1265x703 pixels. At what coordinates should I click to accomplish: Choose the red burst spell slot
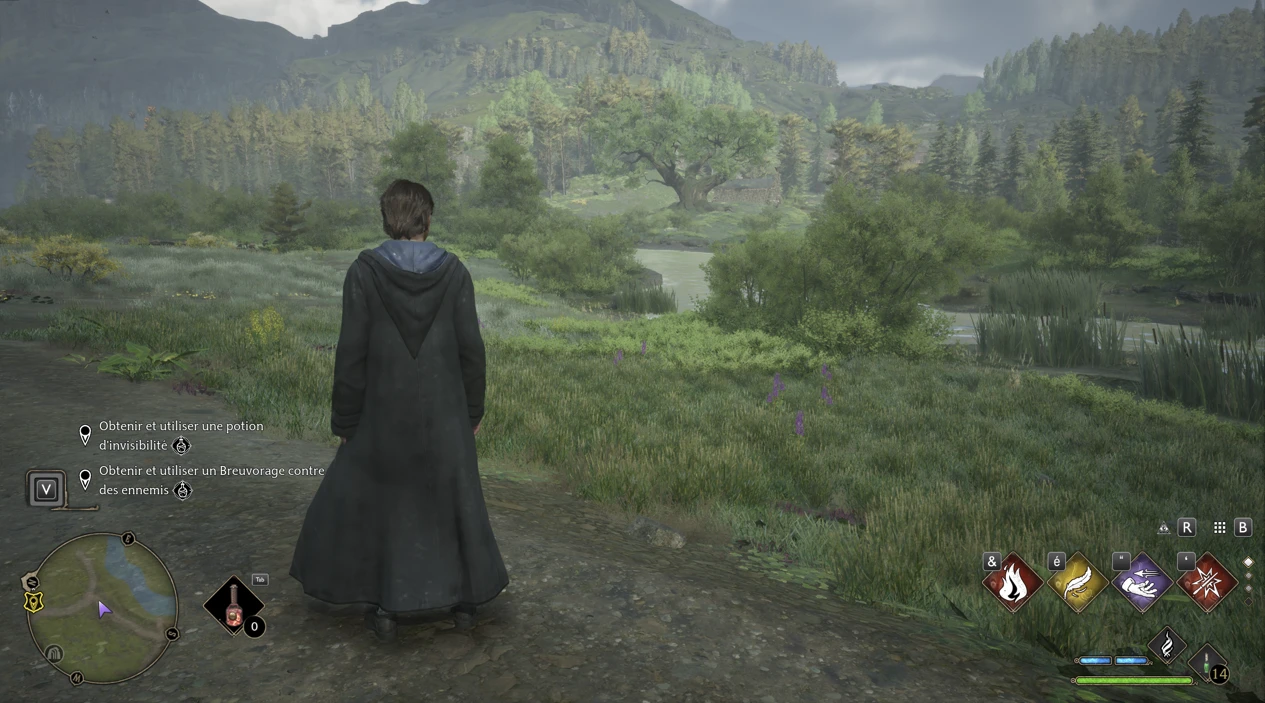click(x=1207, y=583)
